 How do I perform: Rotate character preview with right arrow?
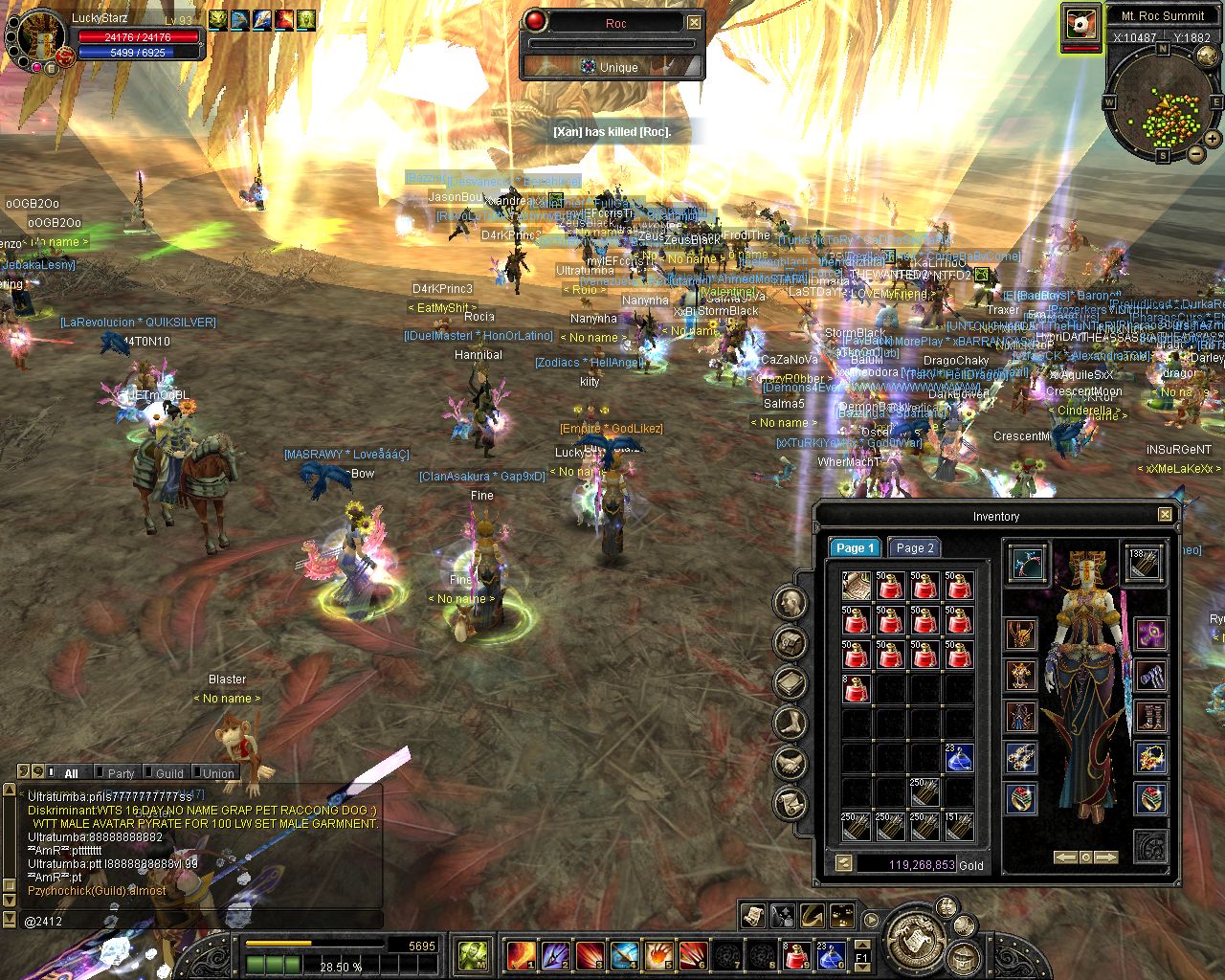[x=1106, y=857]
